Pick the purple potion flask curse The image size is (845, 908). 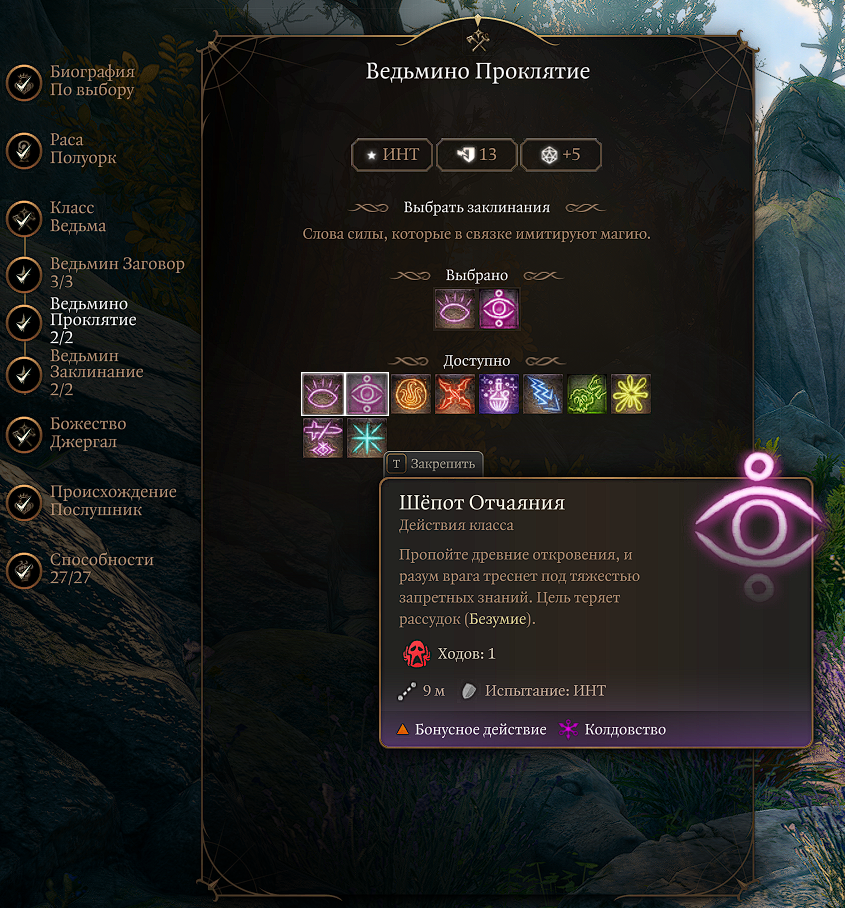(x=499, y=394)
